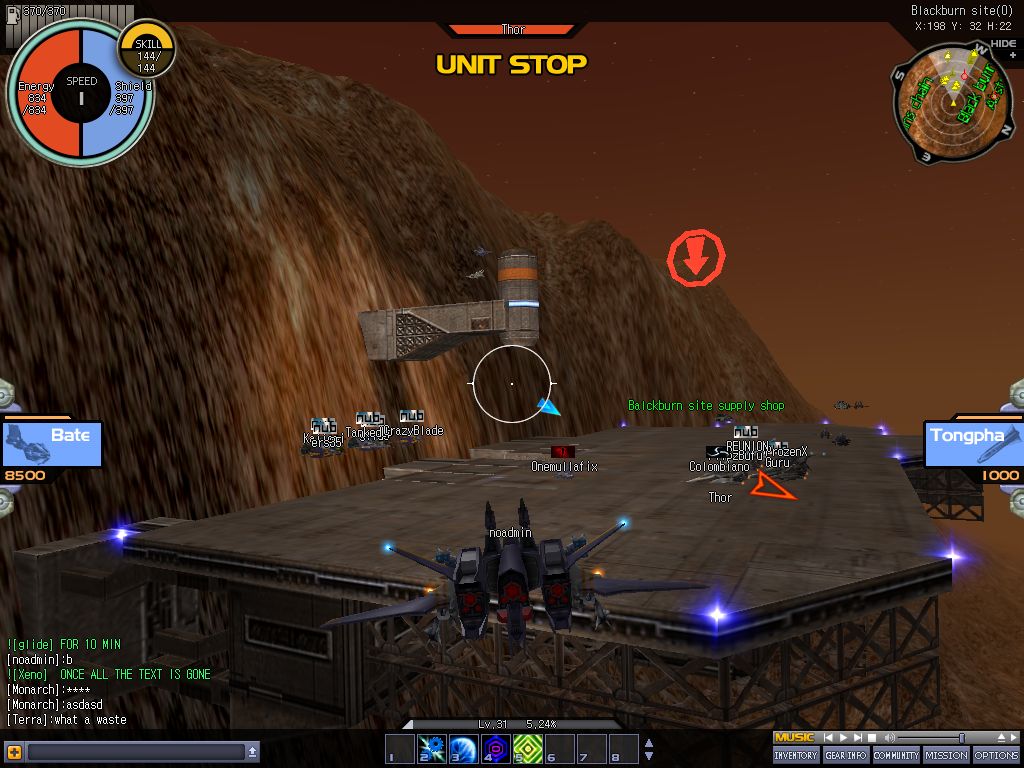The image size is (1024, 768).
Task: Activate the green diamond skill in slot 5
Action: (x=527, y=748)
